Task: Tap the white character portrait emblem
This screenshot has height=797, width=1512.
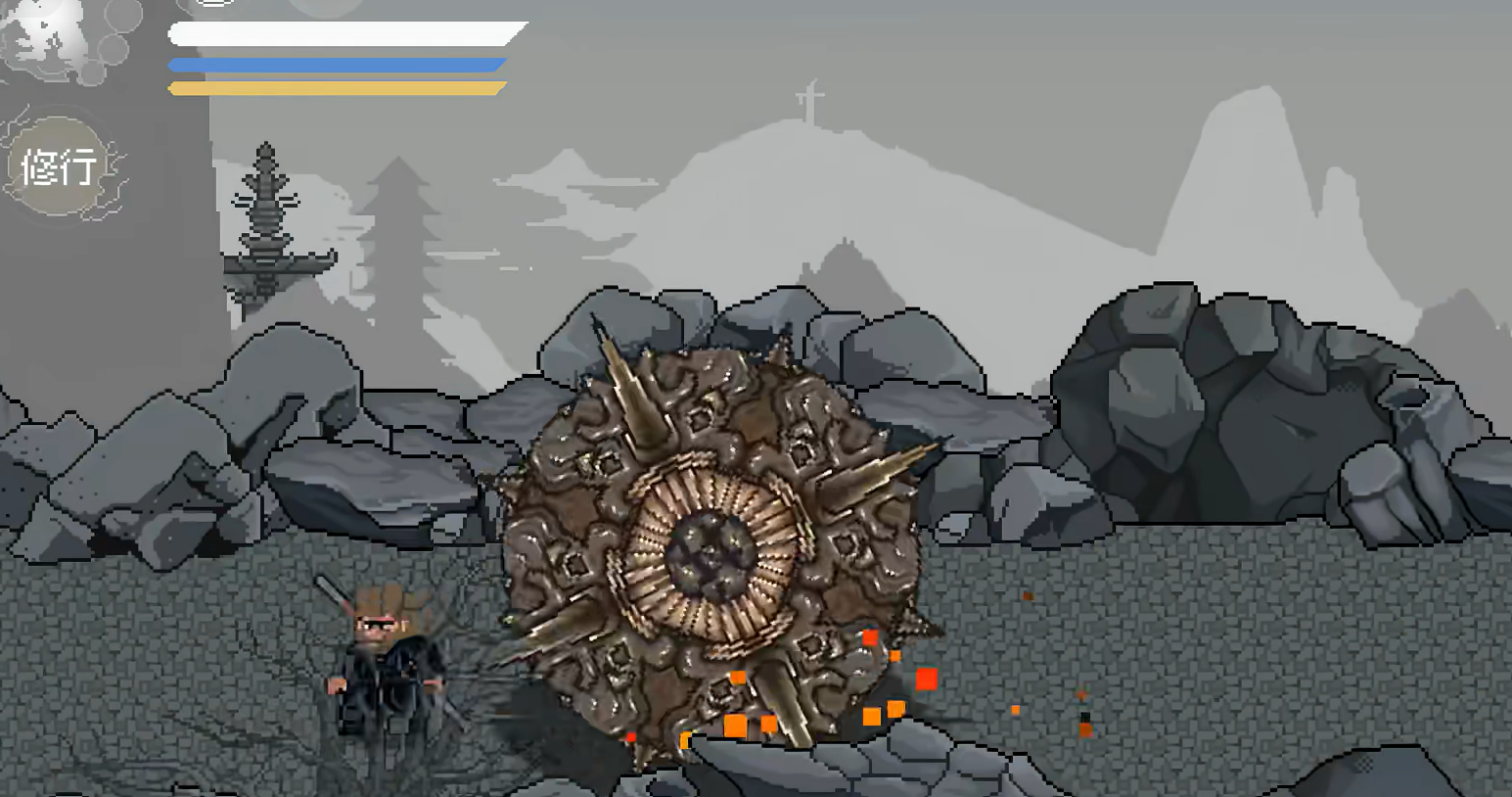Action: [54, 37]
